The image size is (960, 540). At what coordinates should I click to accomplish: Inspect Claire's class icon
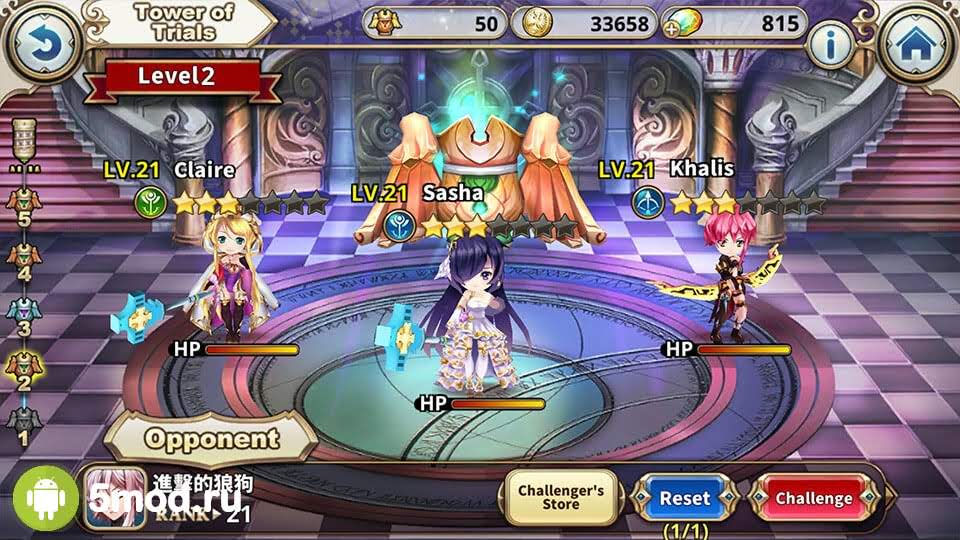click(x=149, y=203)
